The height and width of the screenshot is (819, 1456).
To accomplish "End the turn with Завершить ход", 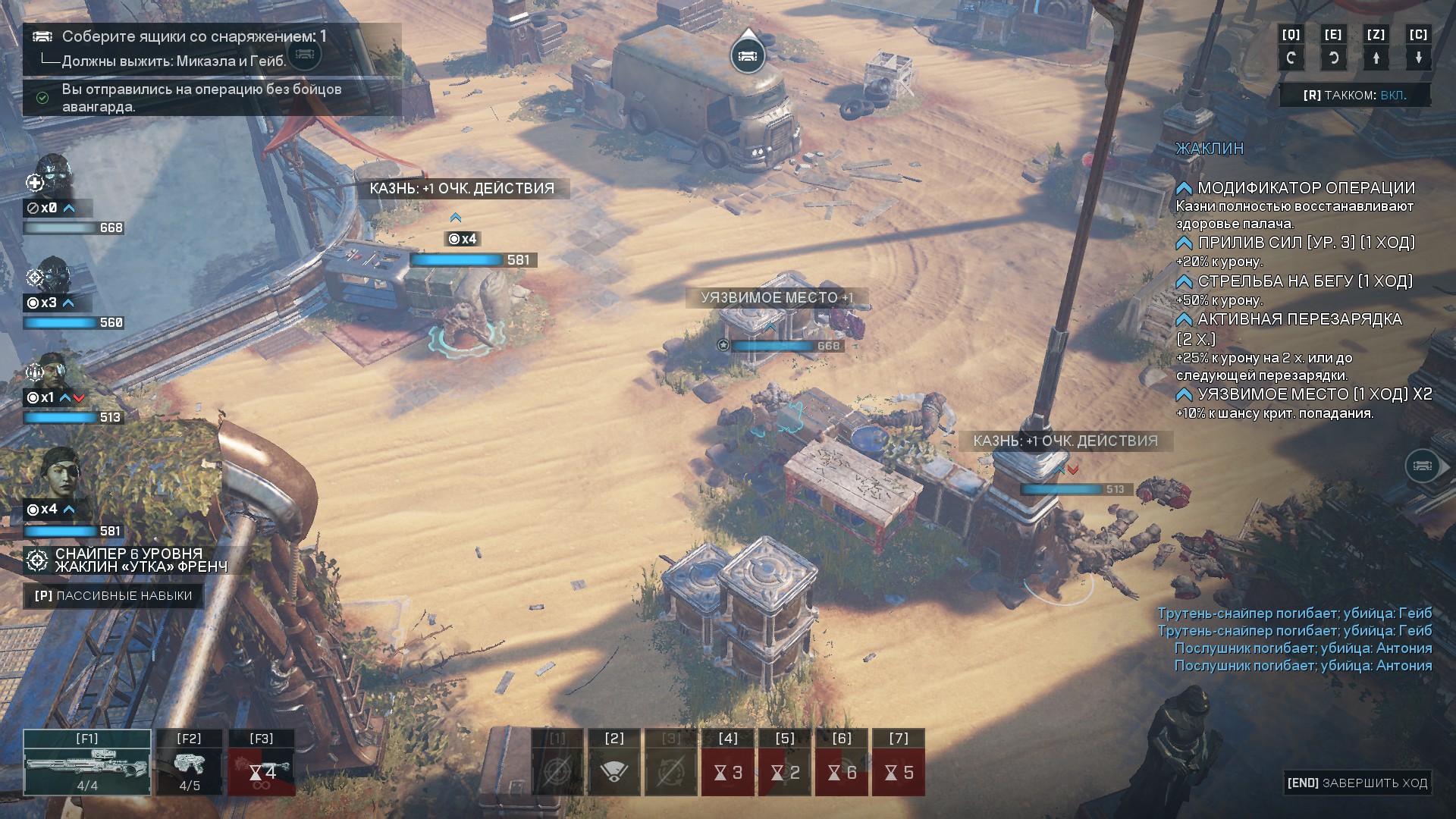I will (x=1357, y=783).
